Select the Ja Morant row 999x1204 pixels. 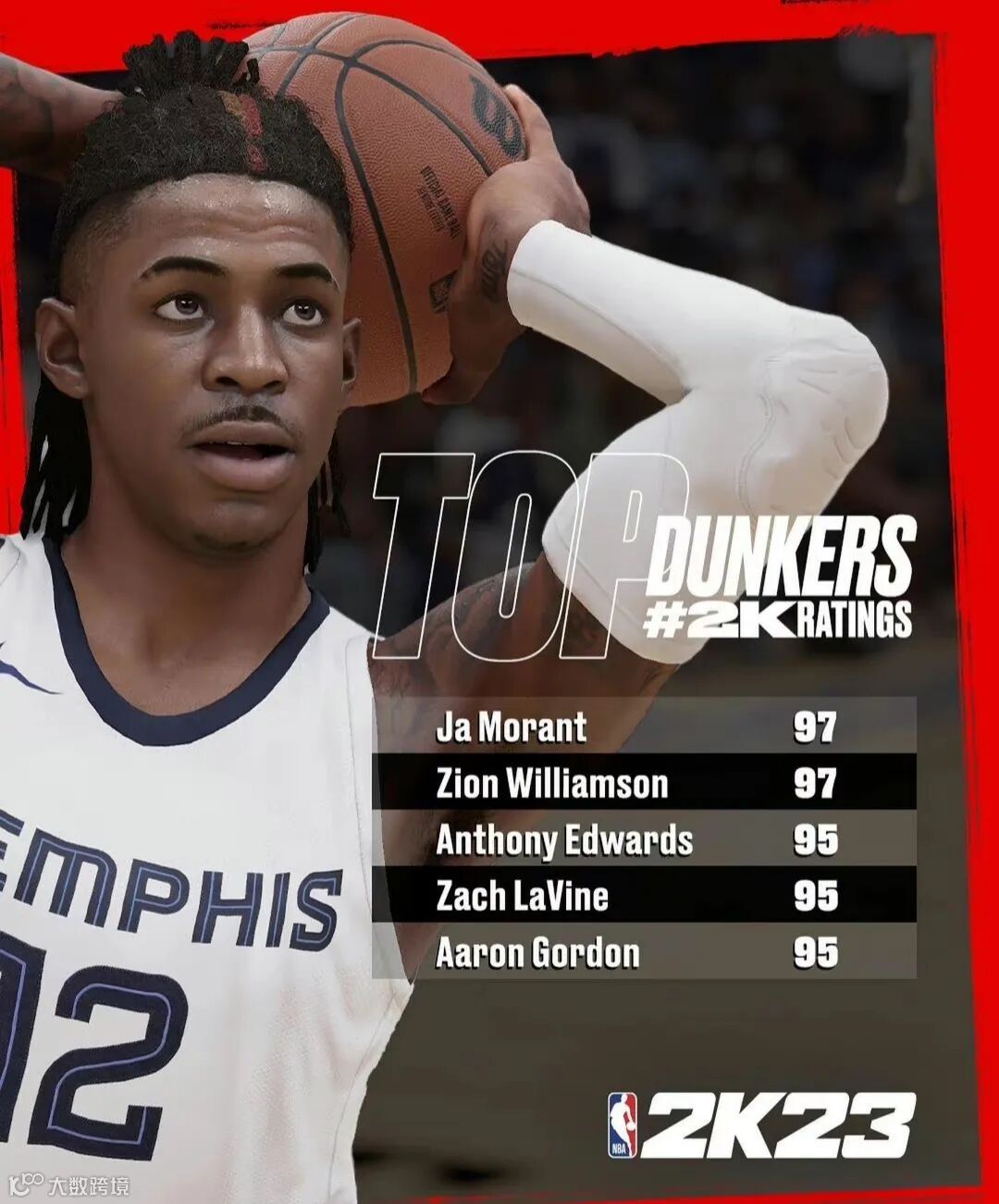tap(644, 726)
